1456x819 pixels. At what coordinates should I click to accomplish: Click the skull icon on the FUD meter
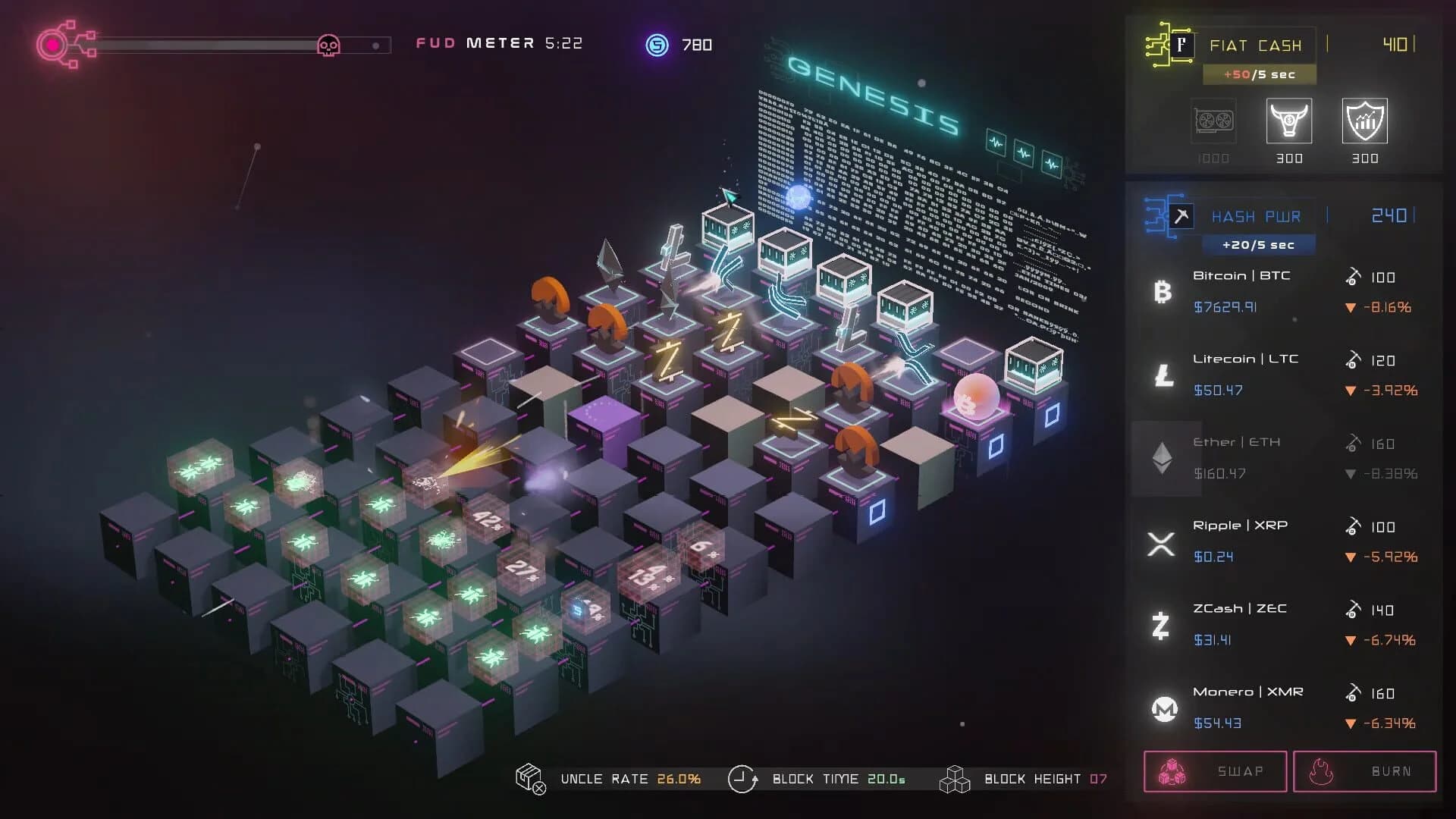(x=328, y=44)
